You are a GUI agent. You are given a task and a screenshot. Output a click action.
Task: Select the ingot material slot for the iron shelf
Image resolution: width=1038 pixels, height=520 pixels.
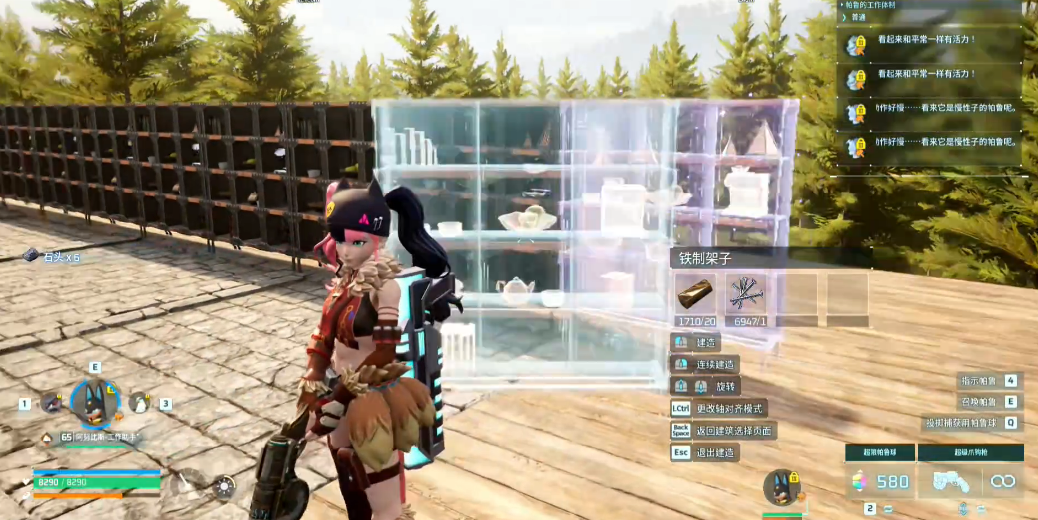(697, 294)
